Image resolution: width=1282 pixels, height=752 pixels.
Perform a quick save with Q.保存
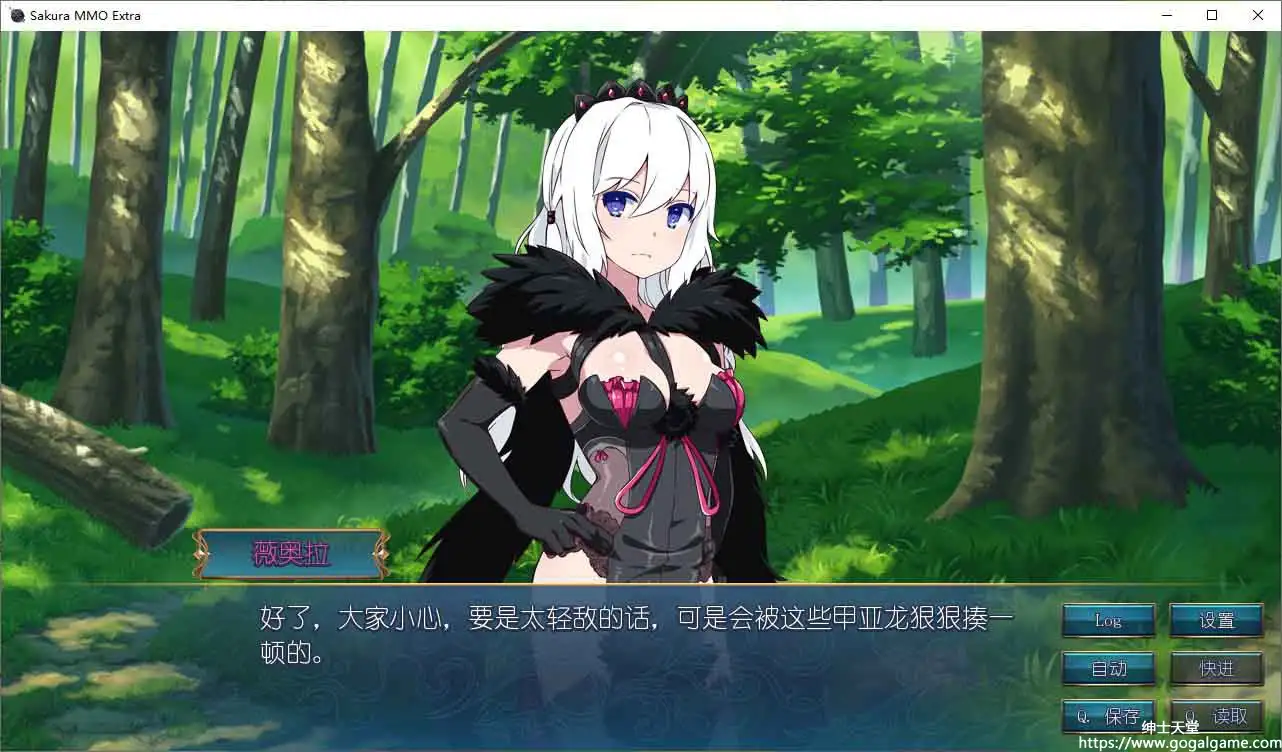1107,716
